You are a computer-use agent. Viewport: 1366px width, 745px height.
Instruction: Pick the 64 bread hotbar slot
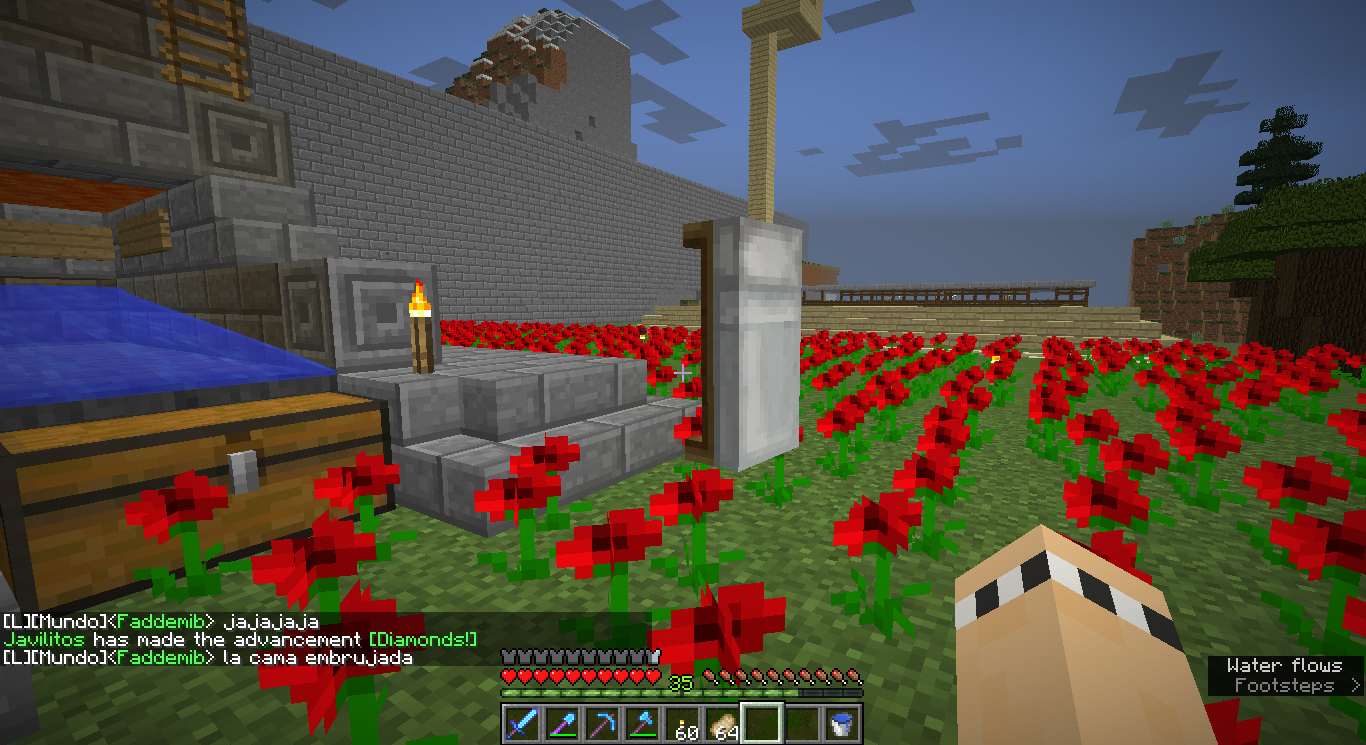click(x=722, y=722)
